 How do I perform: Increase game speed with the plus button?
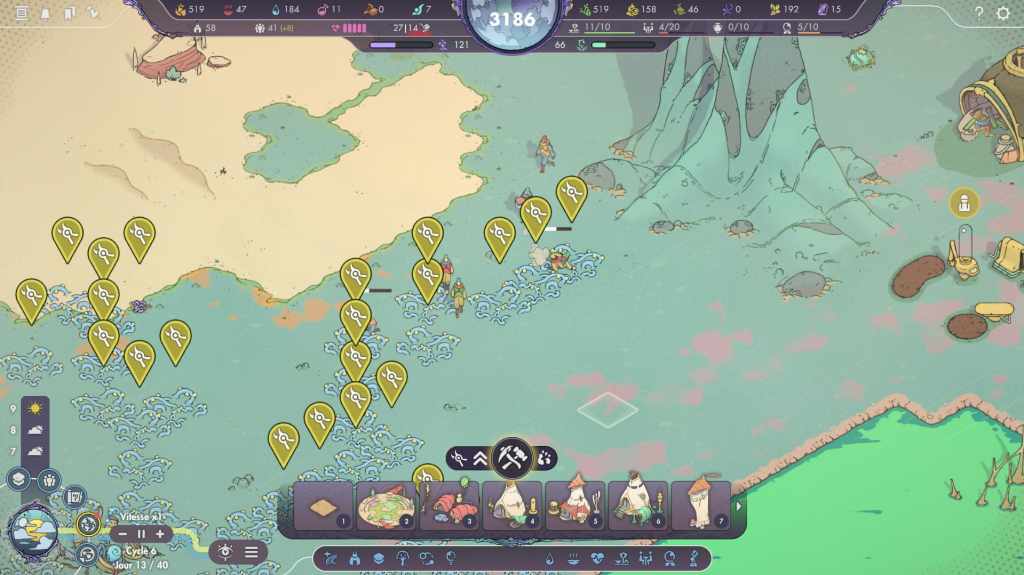[x=159, y=534]
